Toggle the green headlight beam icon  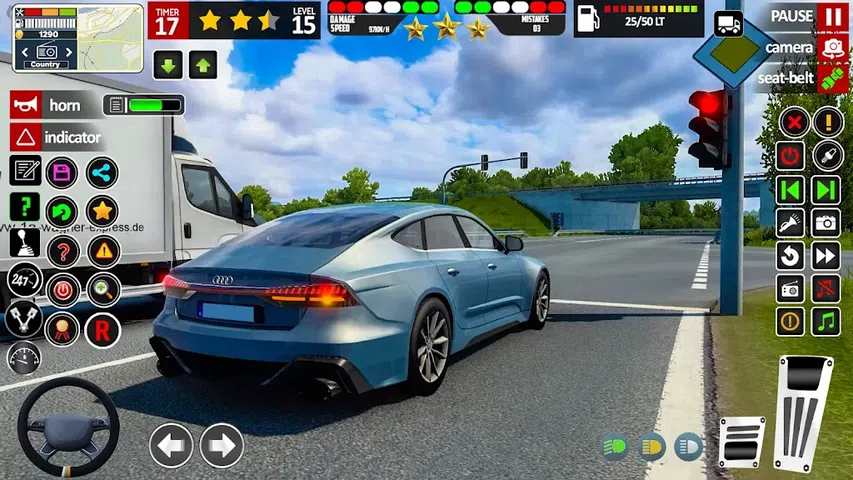tap(614, 446)
